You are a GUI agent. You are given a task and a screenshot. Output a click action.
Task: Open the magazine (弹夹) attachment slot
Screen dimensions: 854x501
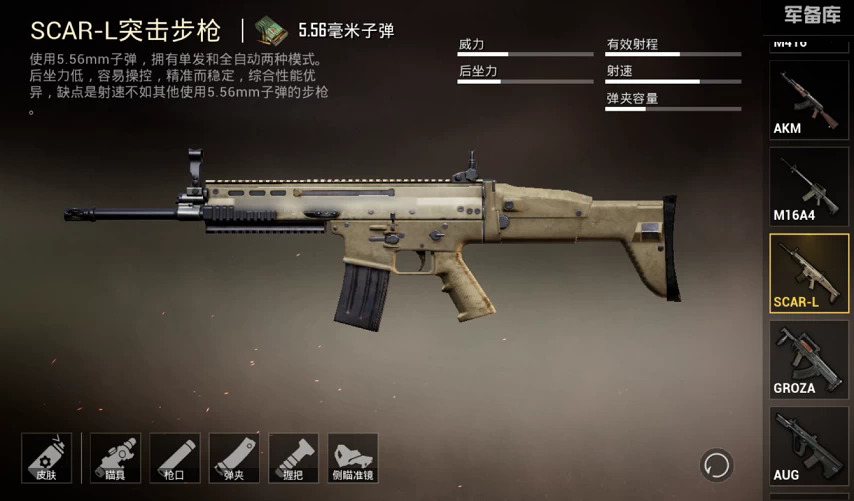(x=234, y=458)
